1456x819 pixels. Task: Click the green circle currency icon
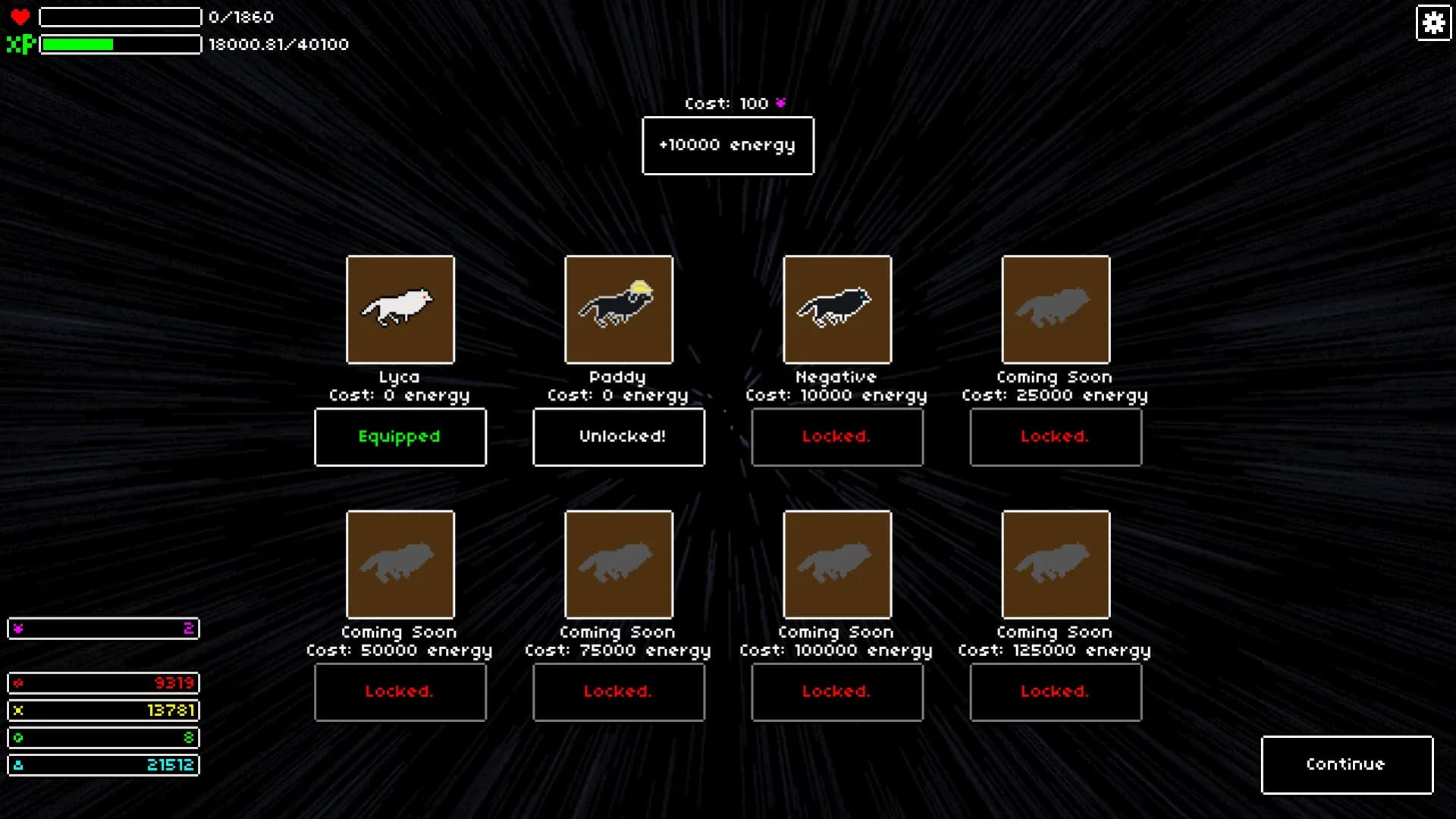click(x=18, y=738)
